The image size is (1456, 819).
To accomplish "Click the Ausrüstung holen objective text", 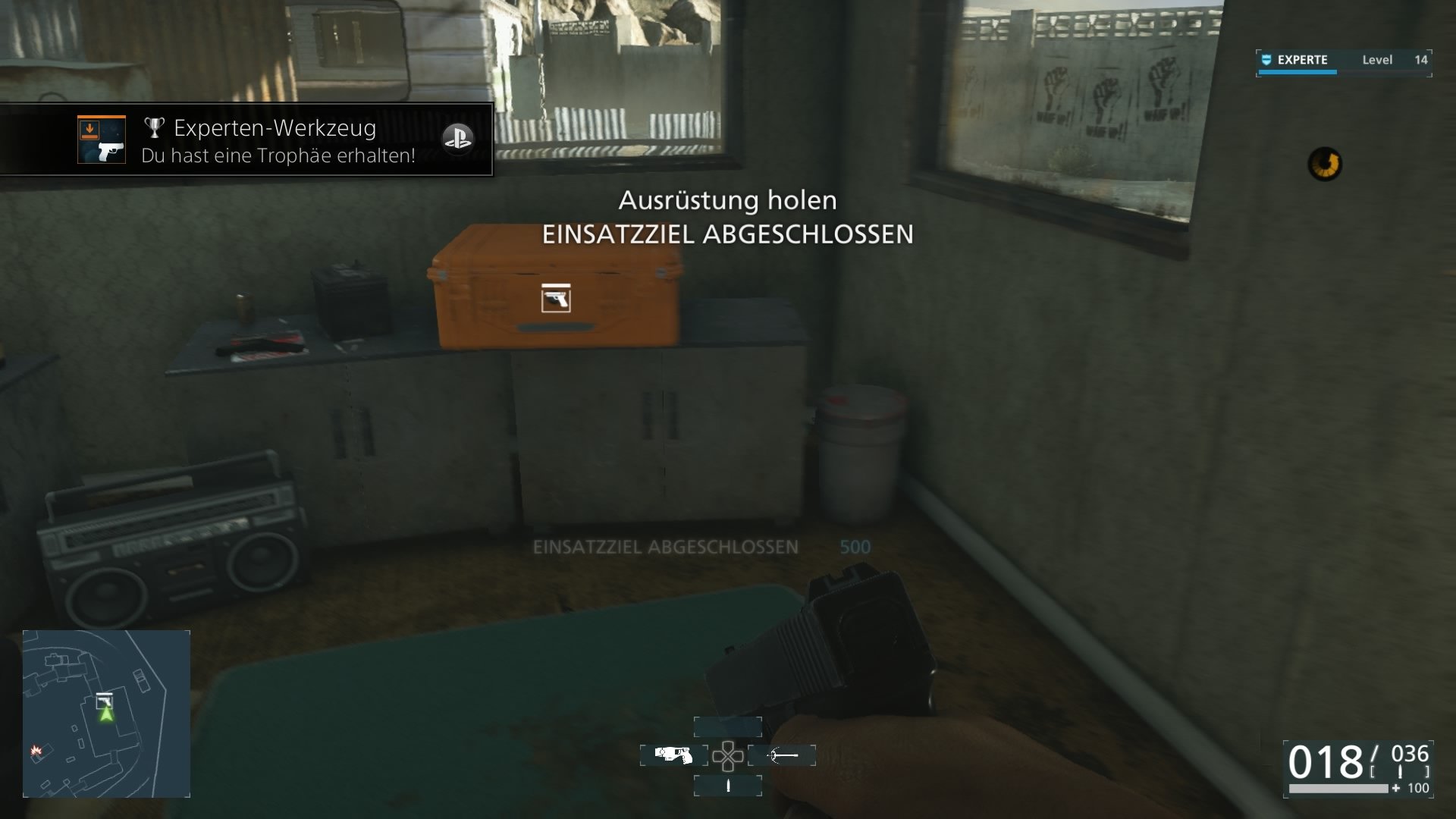I will click(x=726, y=200).
